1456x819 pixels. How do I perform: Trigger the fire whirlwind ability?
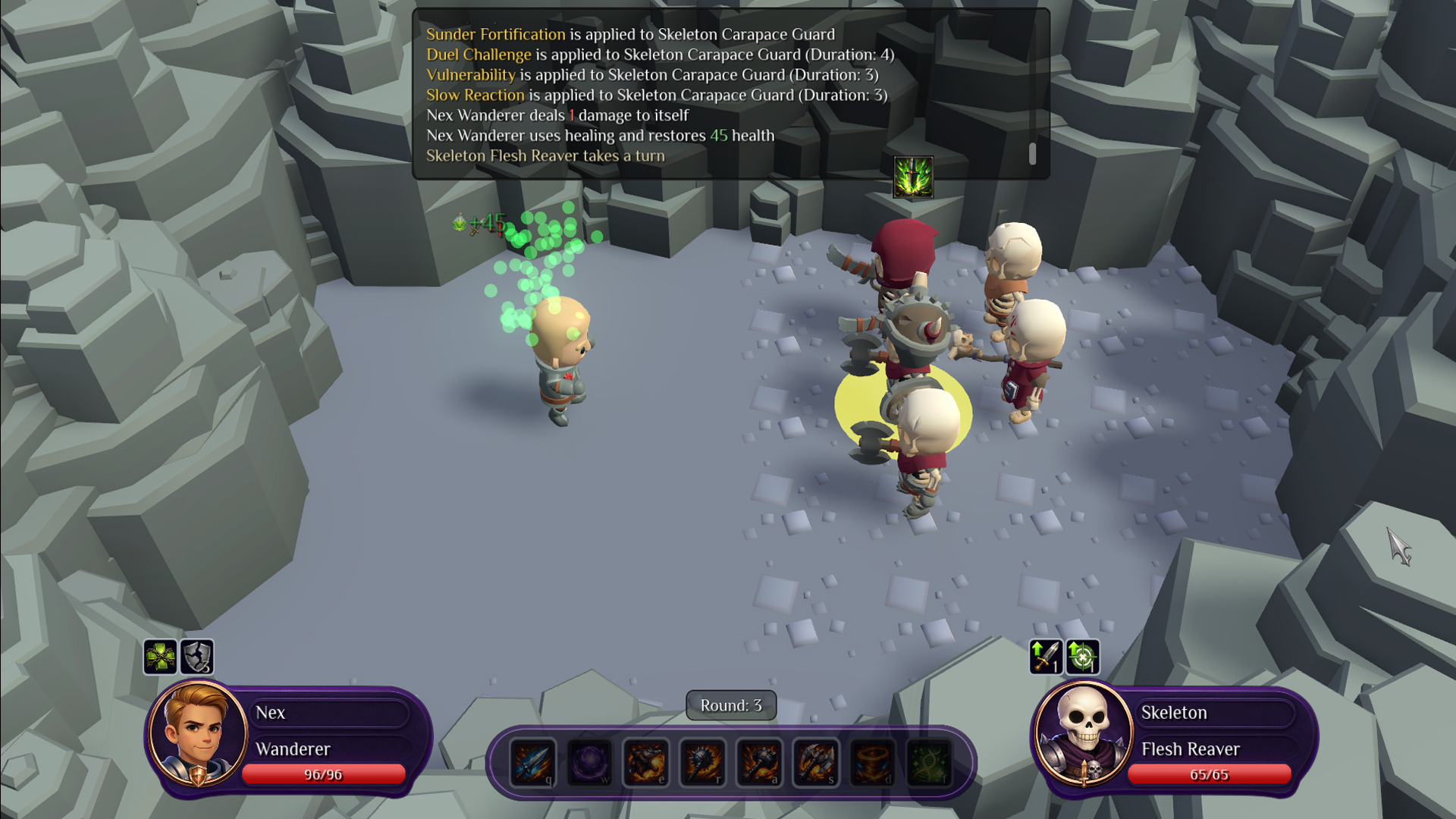(x=873, y=762)
